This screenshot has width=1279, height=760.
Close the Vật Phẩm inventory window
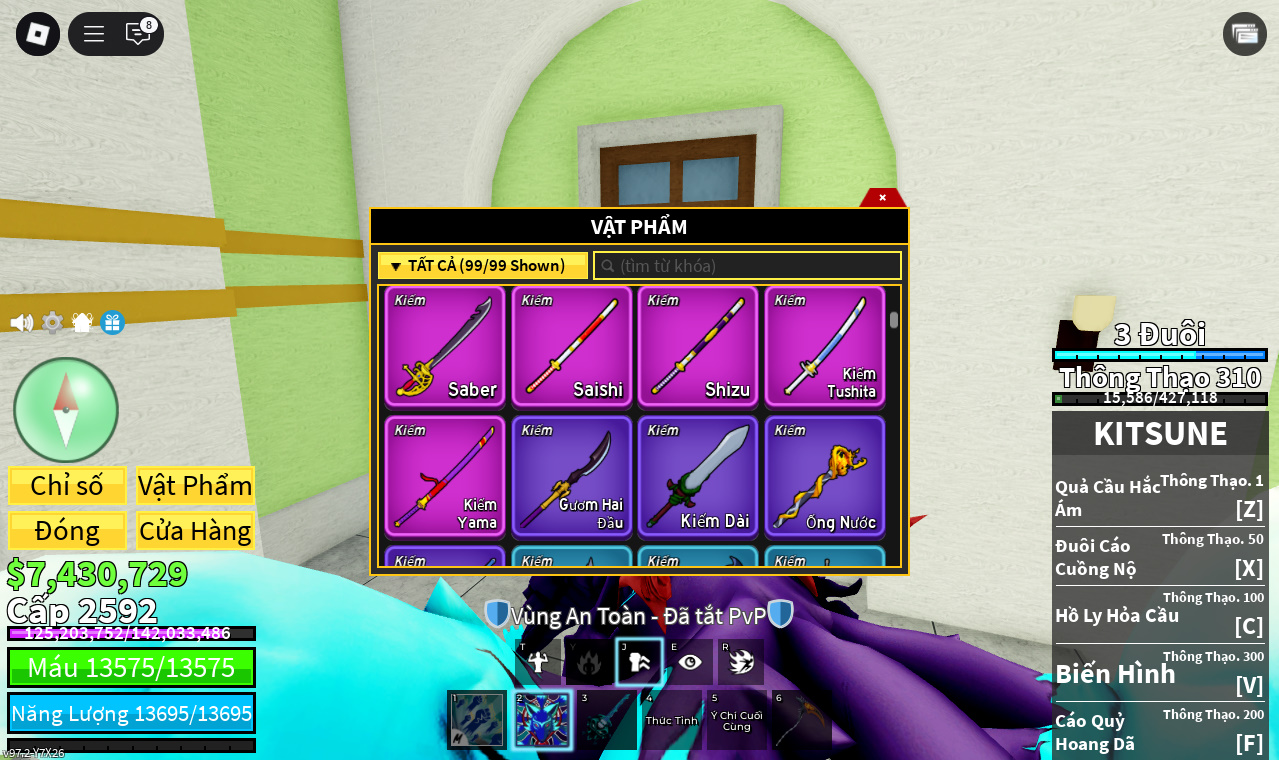pos(882,197)
